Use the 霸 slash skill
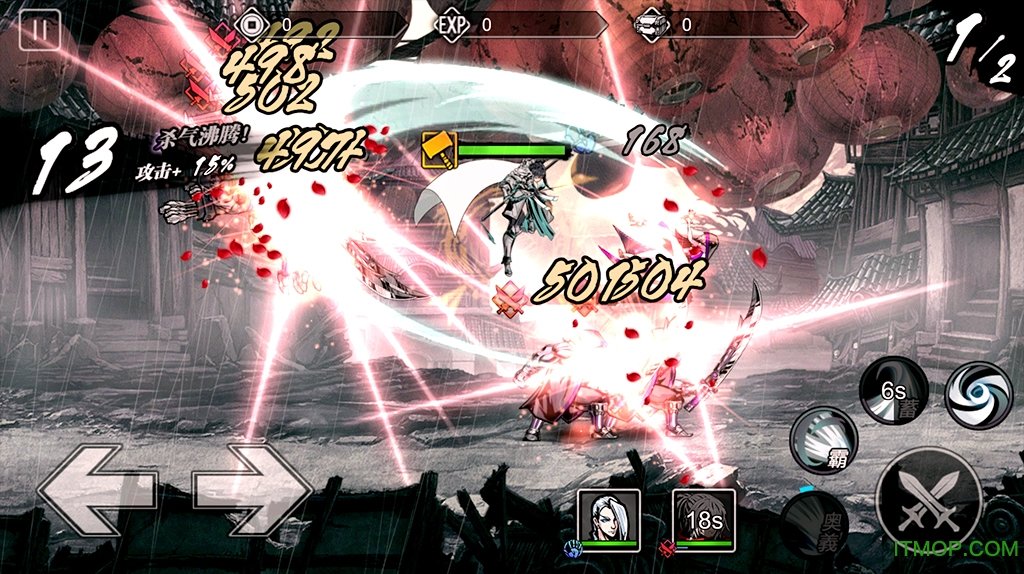The width and height of the screenshot is (1024, 574). pyautogui.click(x=826, y=440)
